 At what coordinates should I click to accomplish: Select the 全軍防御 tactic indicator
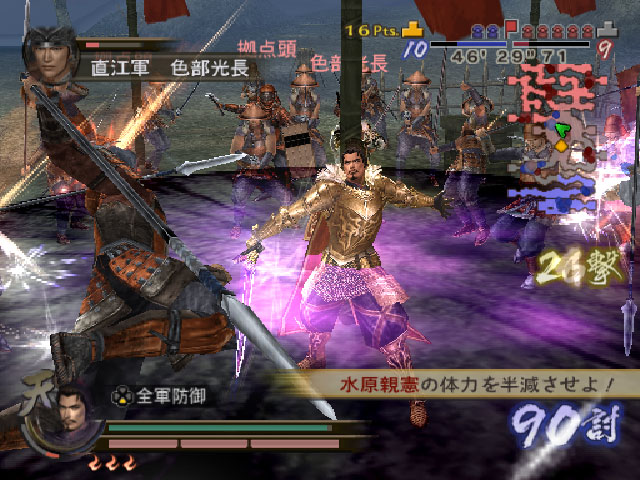[160, 395]
